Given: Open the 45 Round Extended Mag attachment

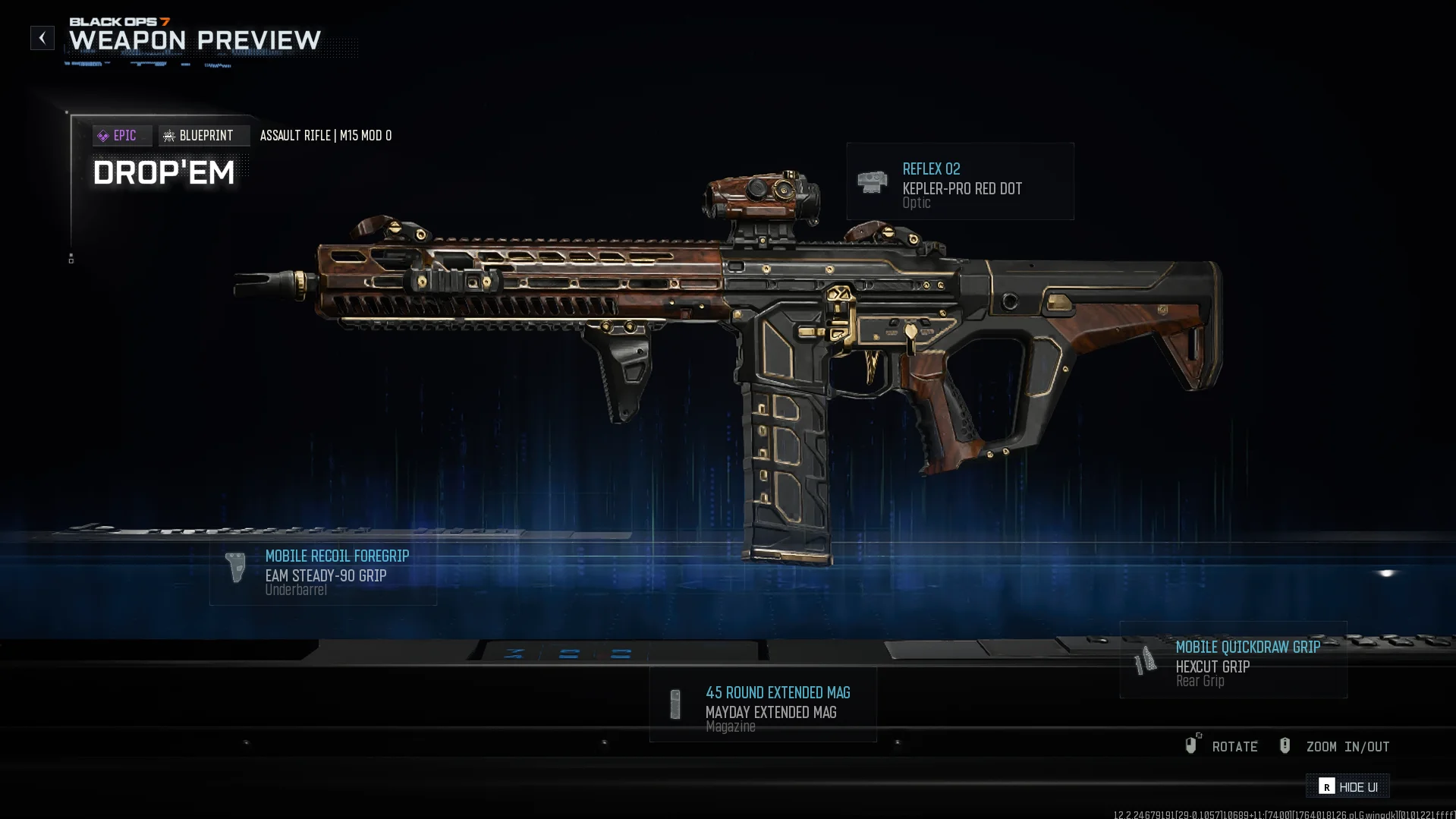Looking at the screenshot, I should [763, 705].
